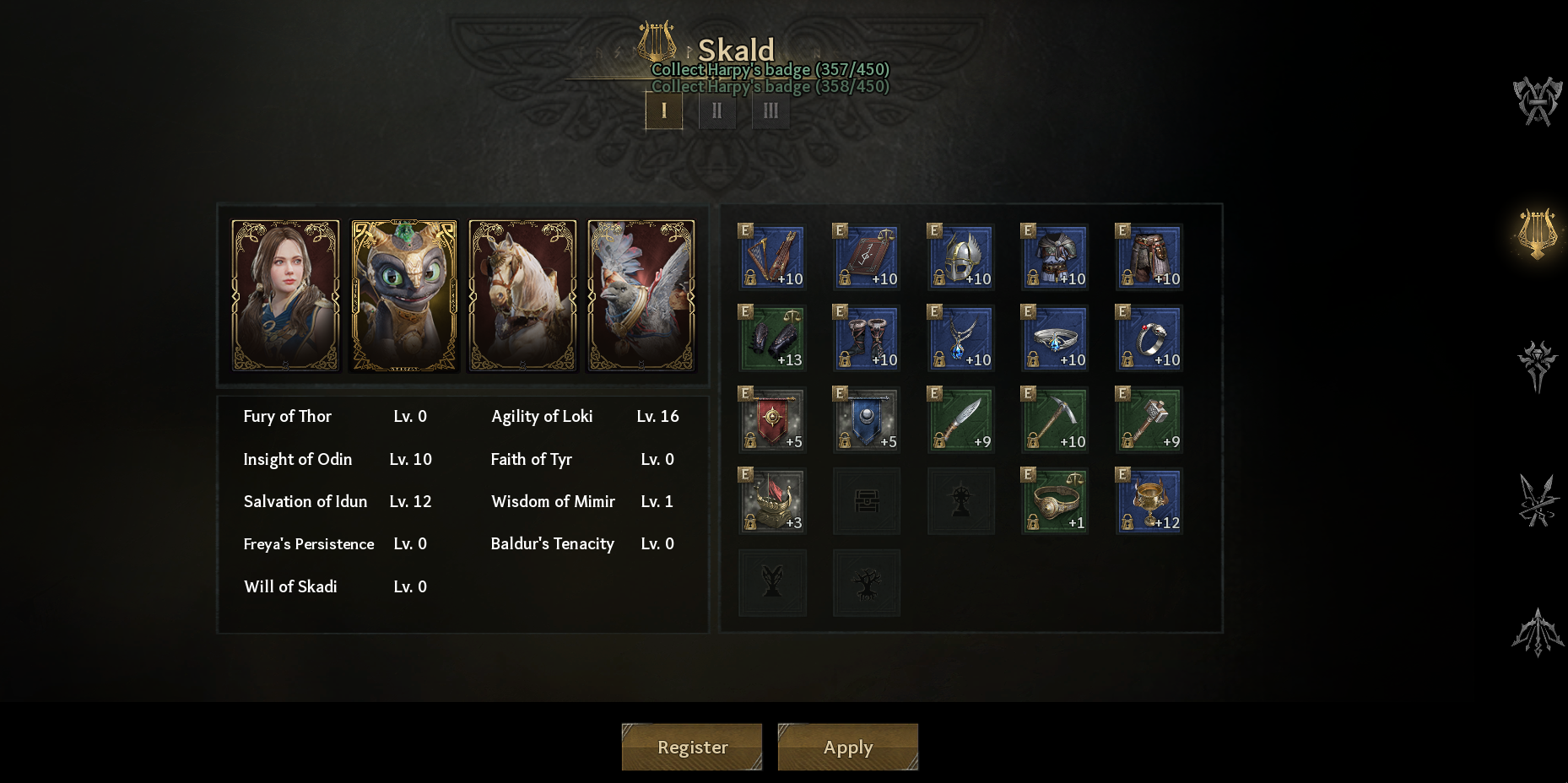This screenshot has width=1568, height=783.
Task: Select preset tab I
Action: (664, 111)
